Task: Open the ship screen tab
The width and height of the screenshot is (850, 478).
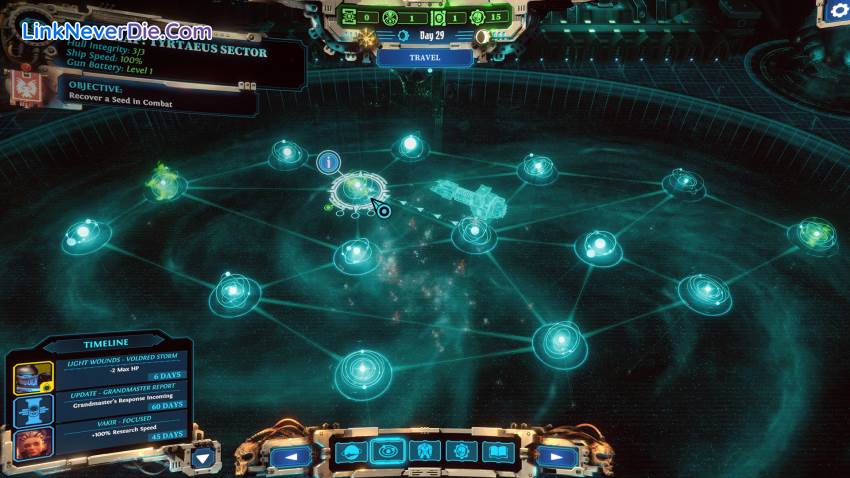Action: 350,452
